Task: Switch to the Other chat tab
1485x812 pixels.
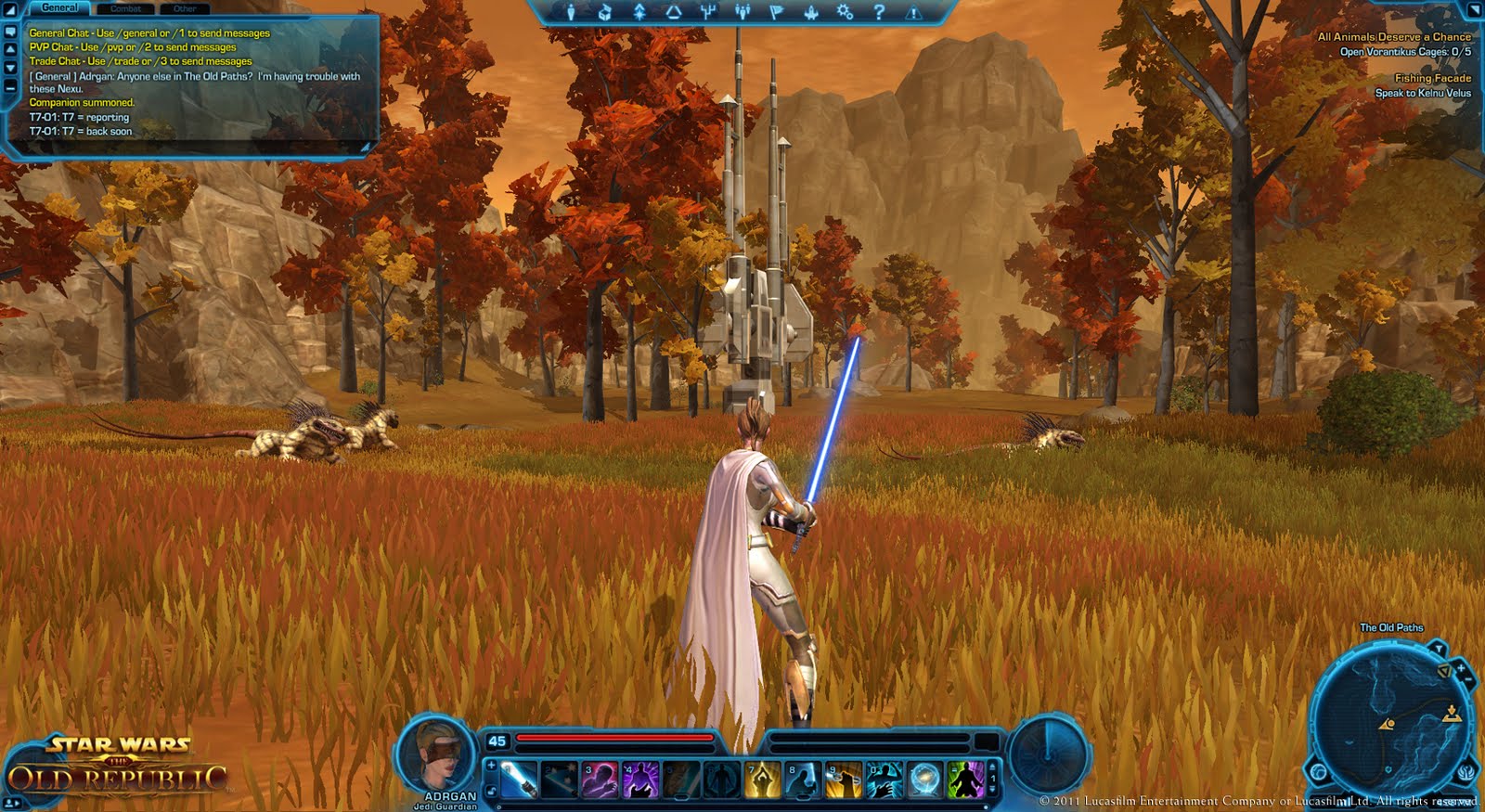Action: pyautogui.click(x=185, y=8)
